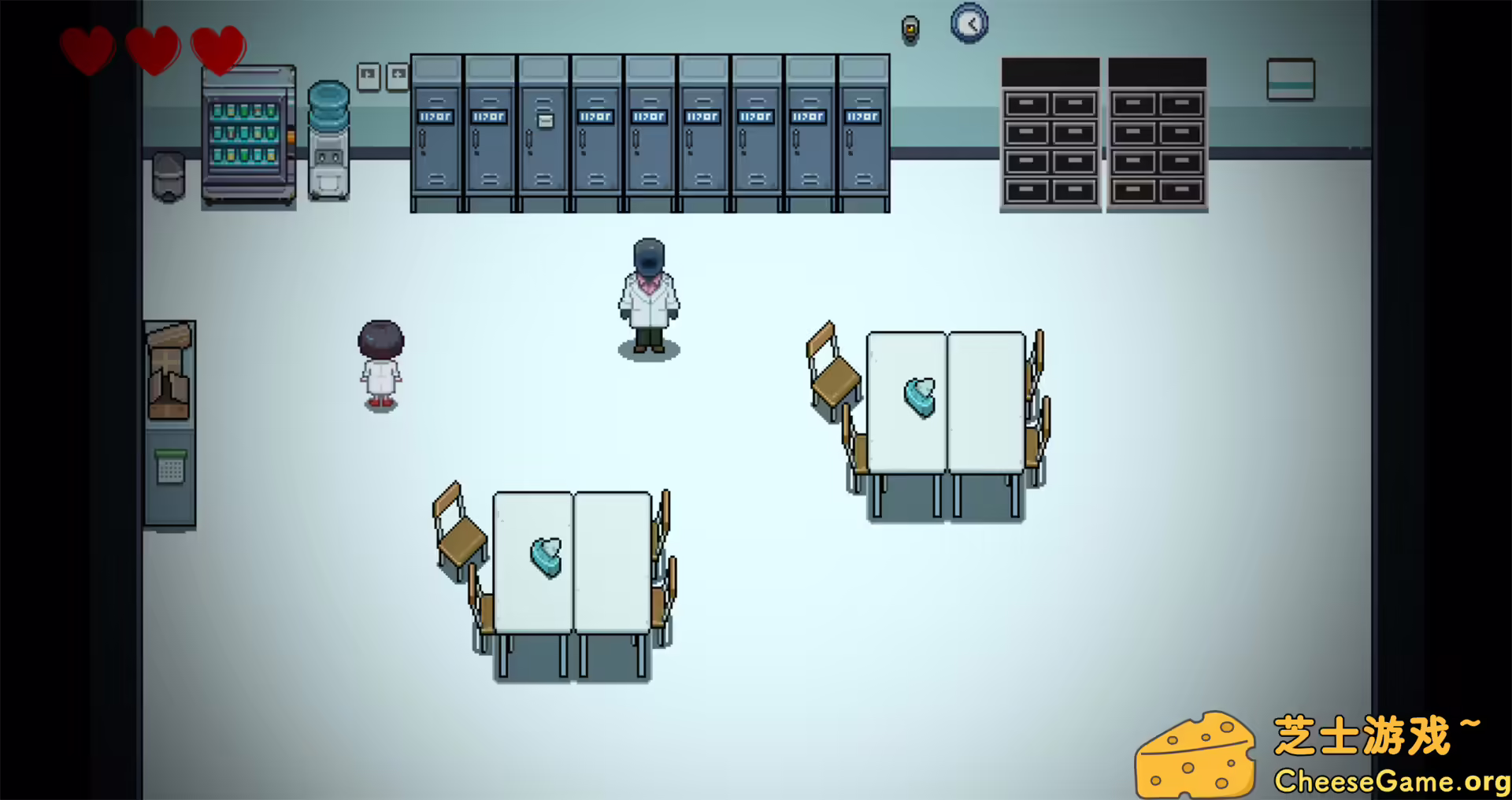
Task: Click the small lamp device beside the clock
Action: [911, 29]
